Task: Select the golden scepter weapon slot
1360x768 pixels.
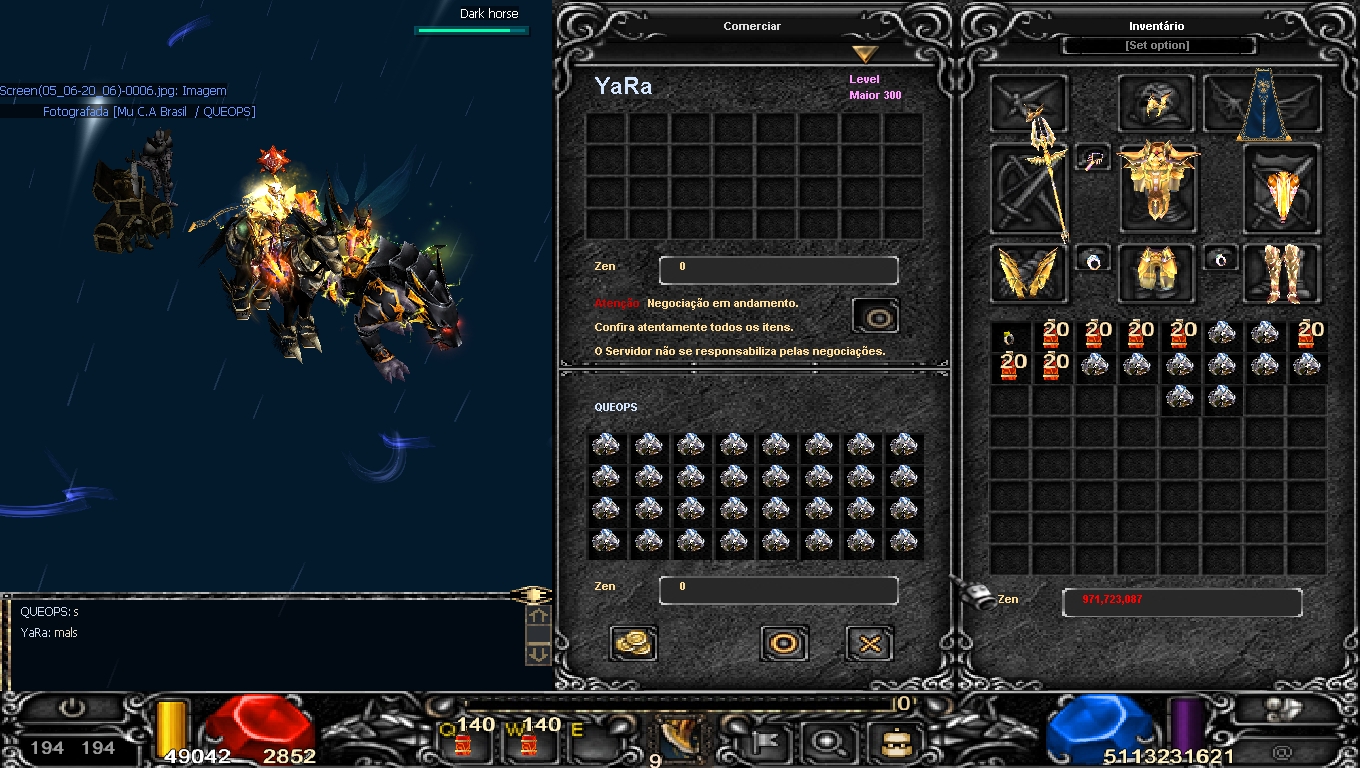Action: (x=1029, y=189)
